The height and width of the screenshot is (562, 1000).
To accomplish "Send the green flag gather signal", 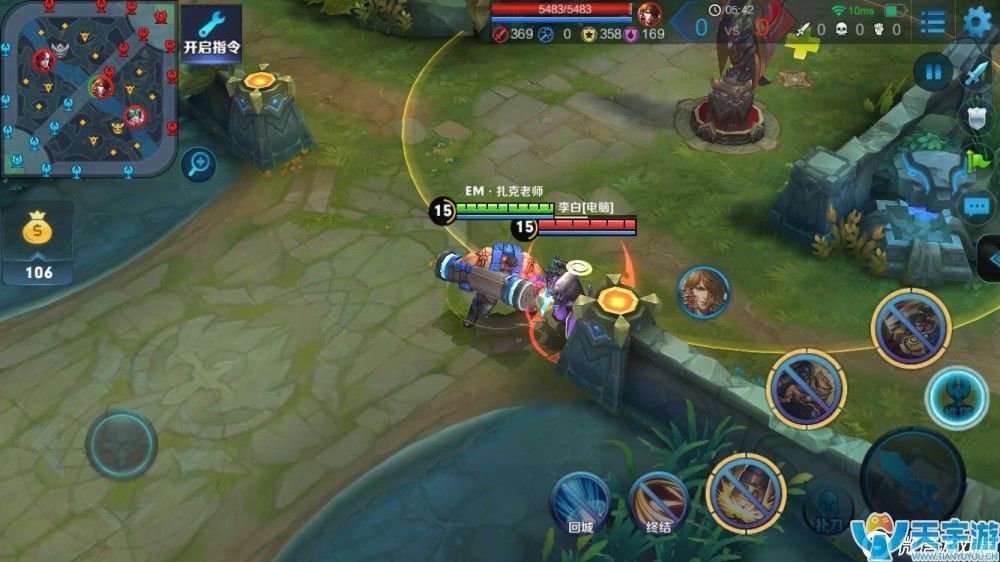I will pyautogui.click(x=975, y=161).
